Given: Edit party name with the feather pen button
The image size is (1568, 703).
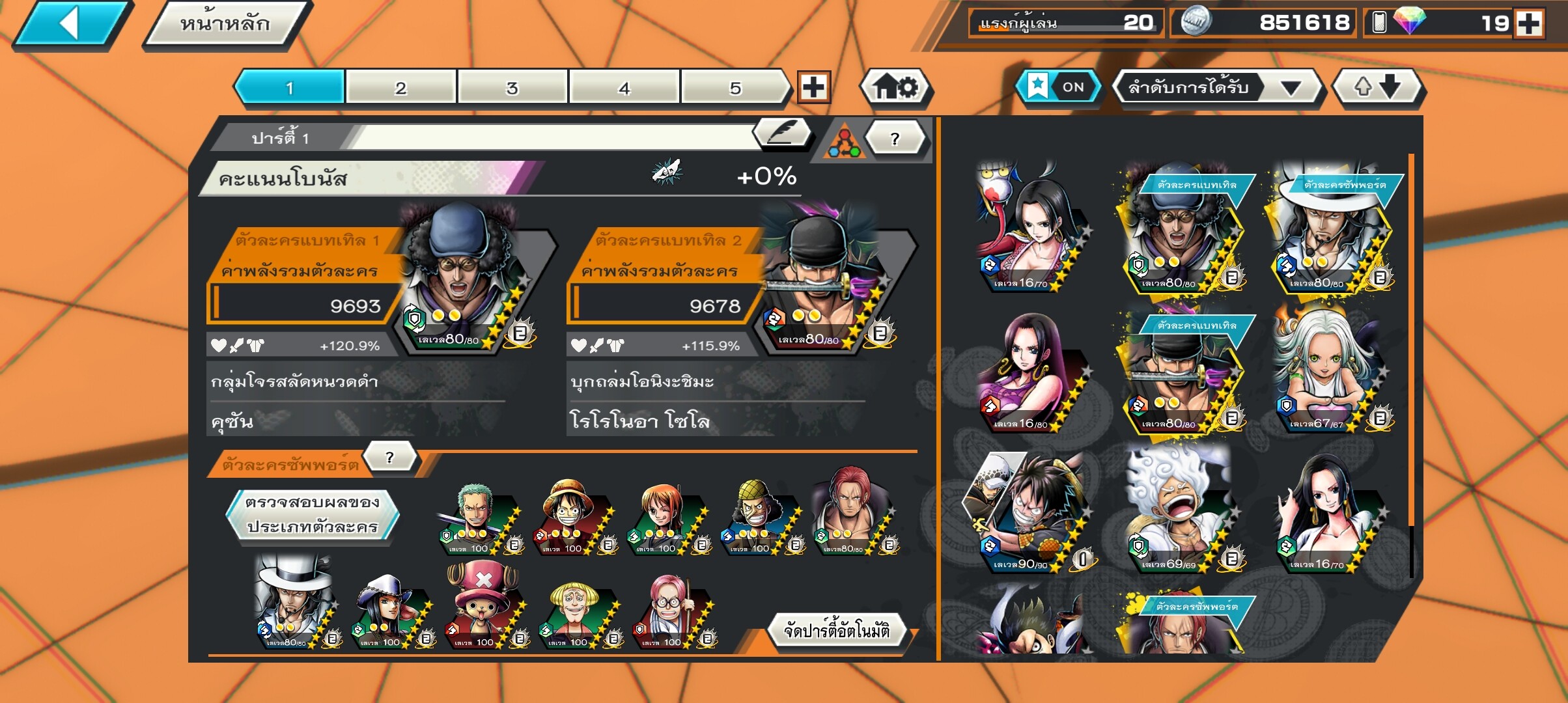Looking at the screenshot, I should point(781,133).
